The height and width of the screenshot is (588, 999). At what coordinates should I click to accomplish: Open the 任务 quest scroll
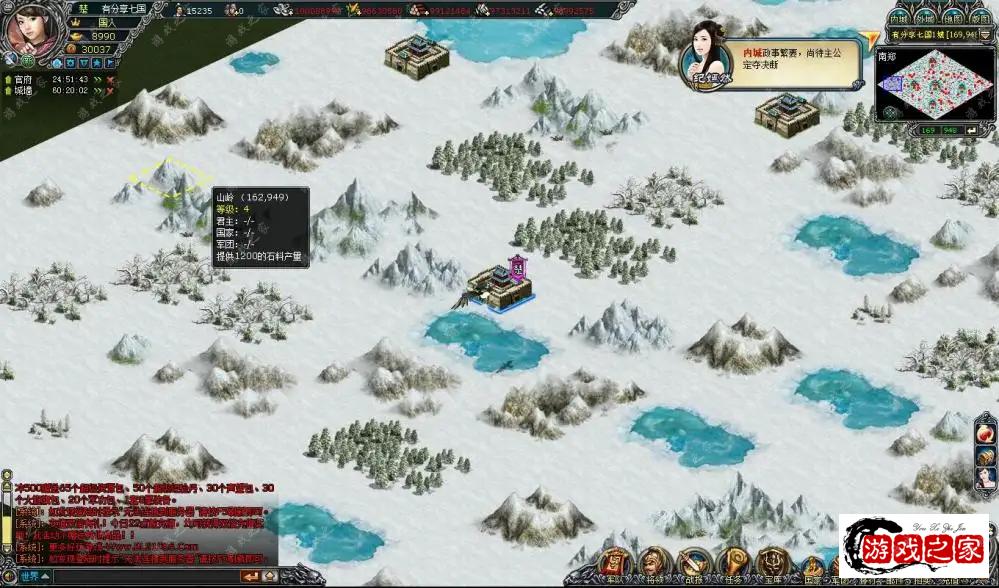tap(733, 565)
